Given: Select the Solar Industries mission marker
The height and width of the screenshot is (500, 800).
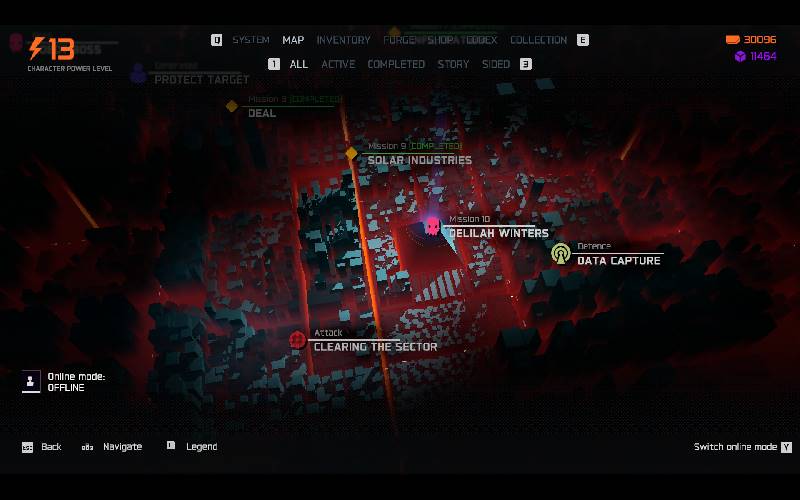Looking at the screenshot, I should point(351,154).
